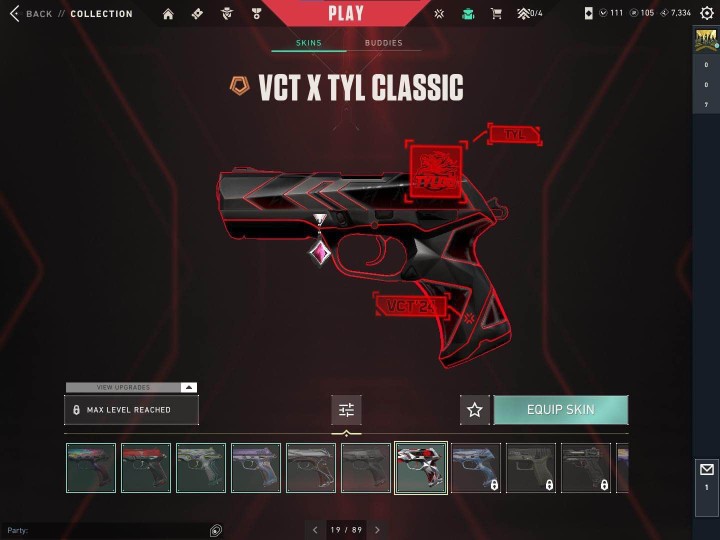Go to the next skin page arrow
The image size is (720, 540).
pos(377,530)
